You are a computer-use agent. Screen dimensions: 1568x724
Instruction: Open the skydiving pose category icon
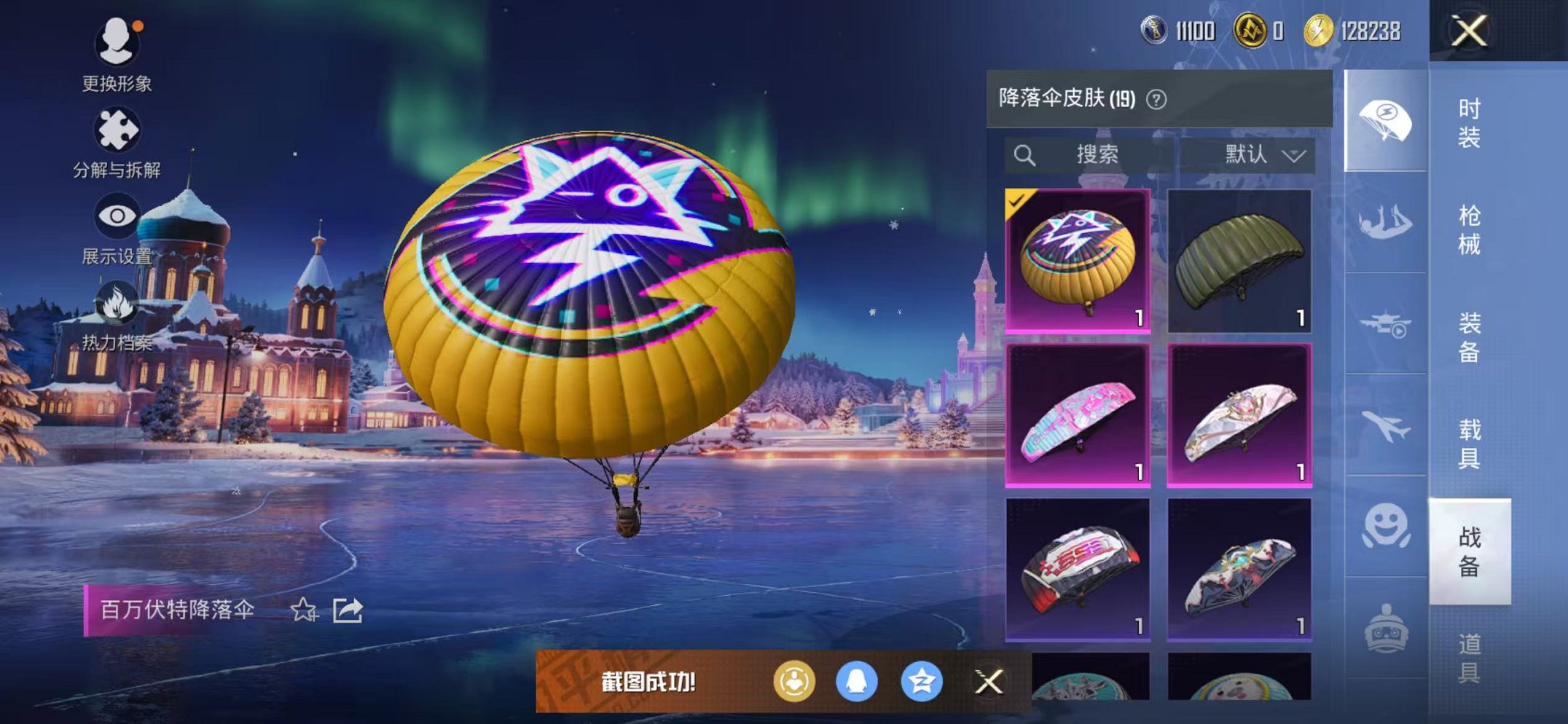(x=1386, y=222)
